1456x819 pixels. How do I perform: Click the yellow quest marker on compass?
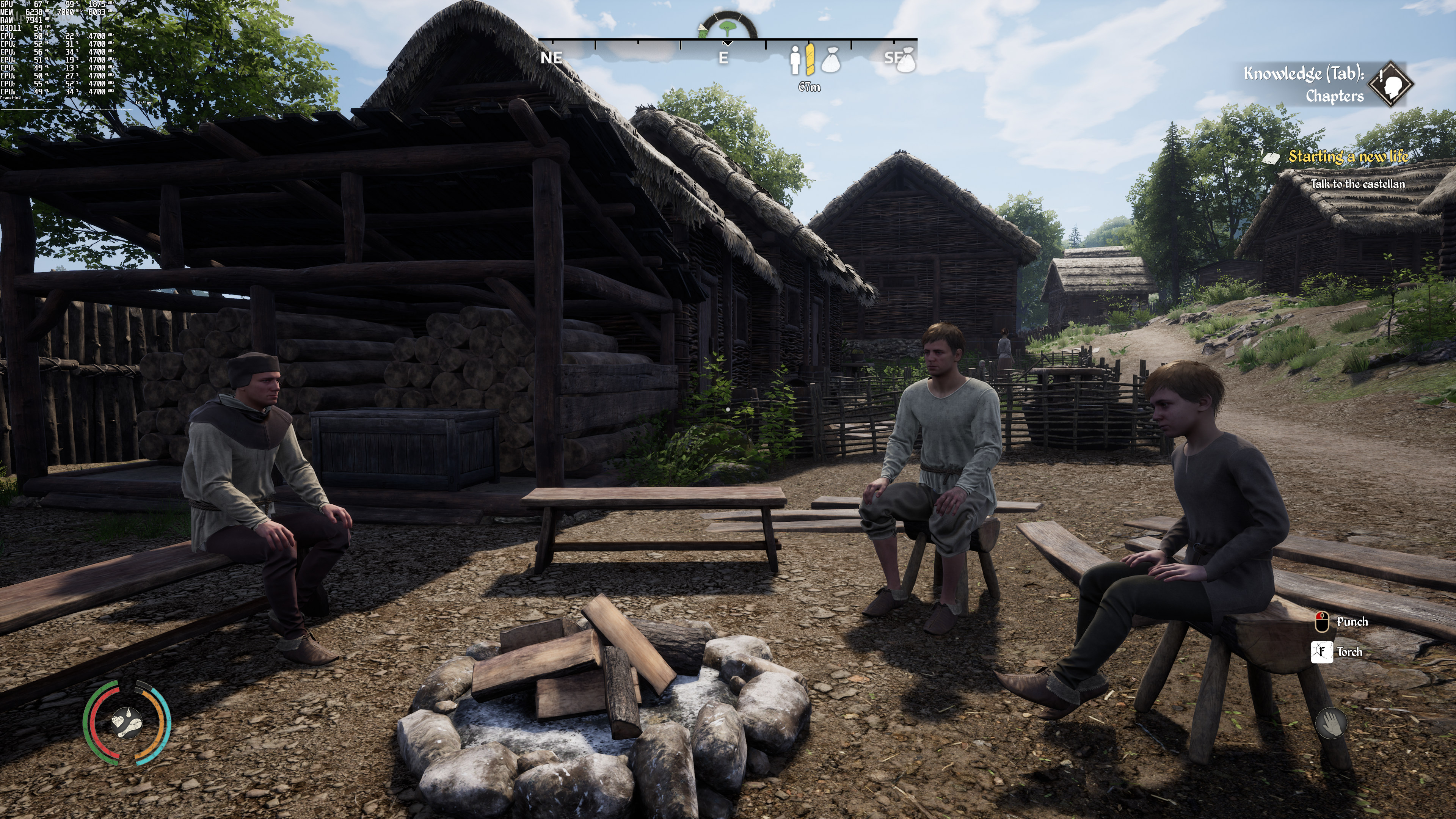pyautogui.click(x=810, y=60)
